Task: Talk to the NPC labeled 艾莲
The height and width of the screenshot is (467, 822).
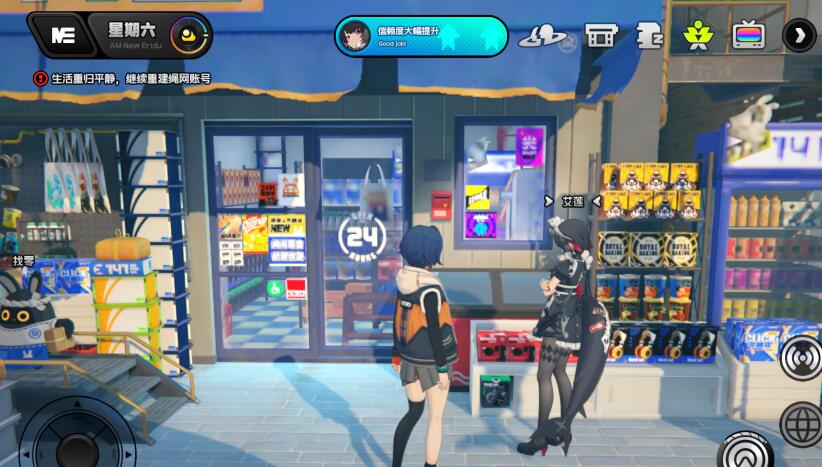Action: (572, 201)
